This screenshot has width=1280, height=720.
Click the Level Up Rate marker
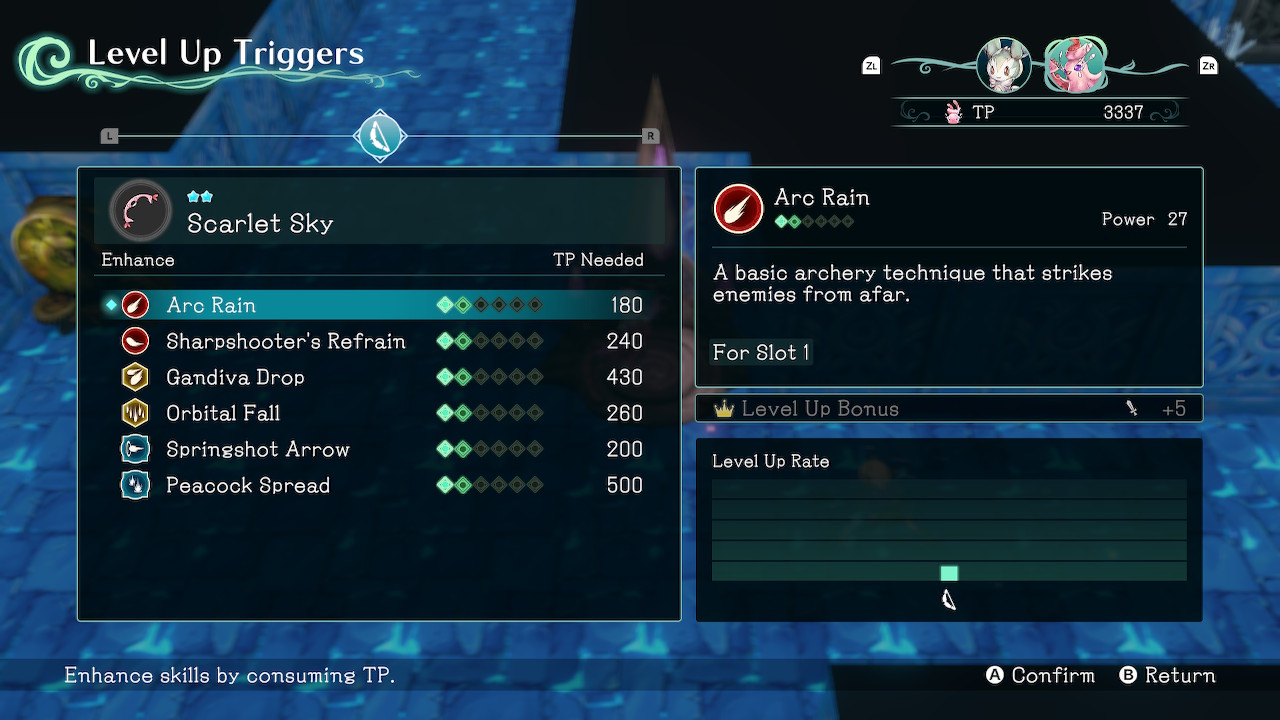(948, 572)
